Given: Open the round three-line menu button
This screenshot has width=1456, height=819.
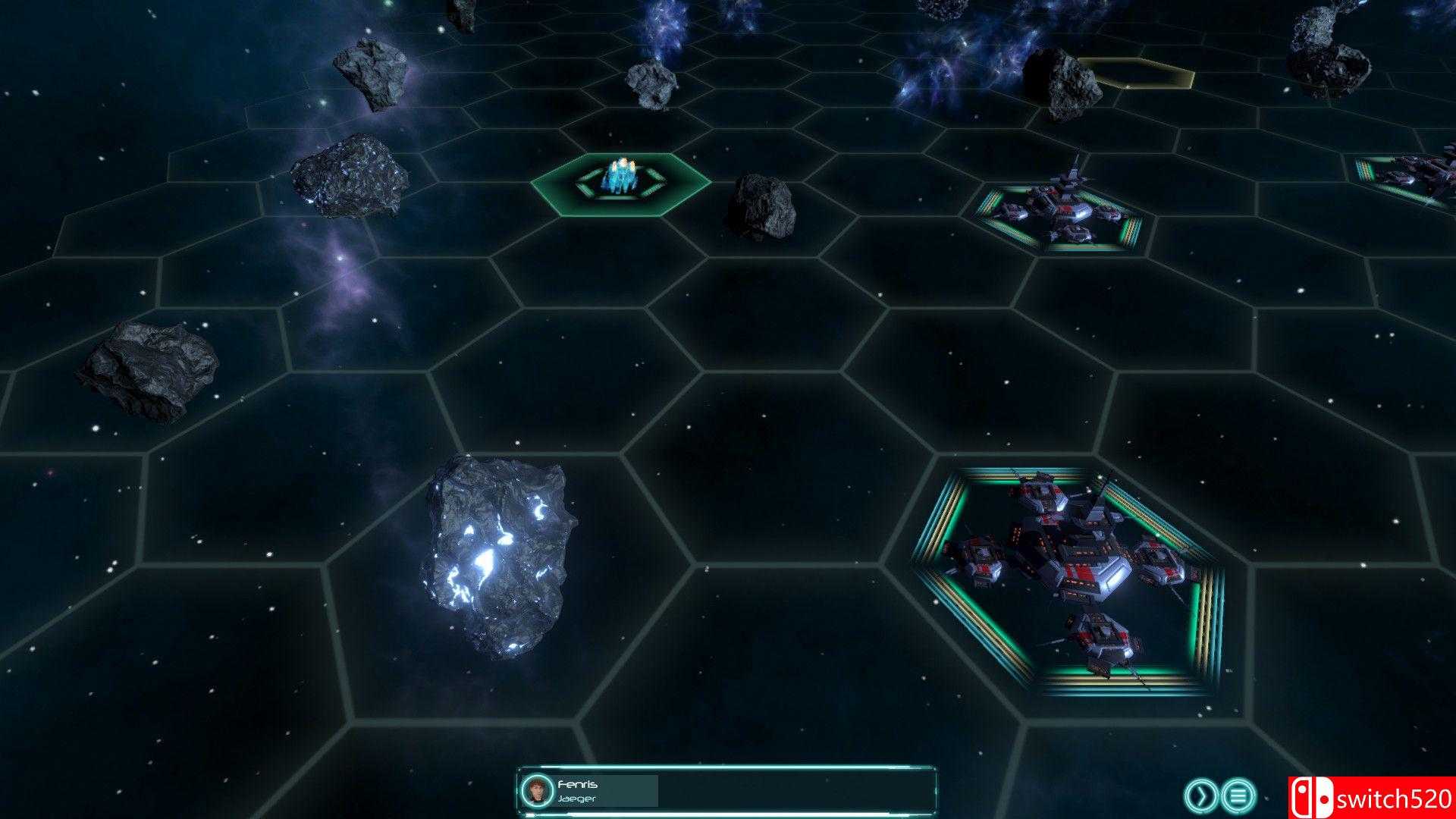Looking at the screenshot, I should [1239, 795].
